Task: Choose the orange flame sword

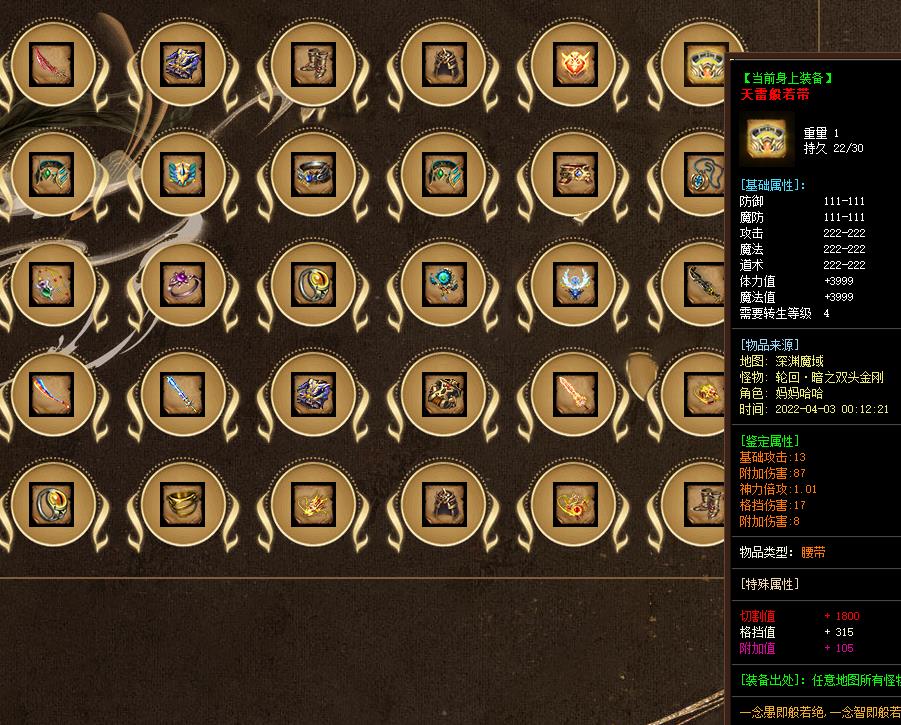Action: pos(573,392)
